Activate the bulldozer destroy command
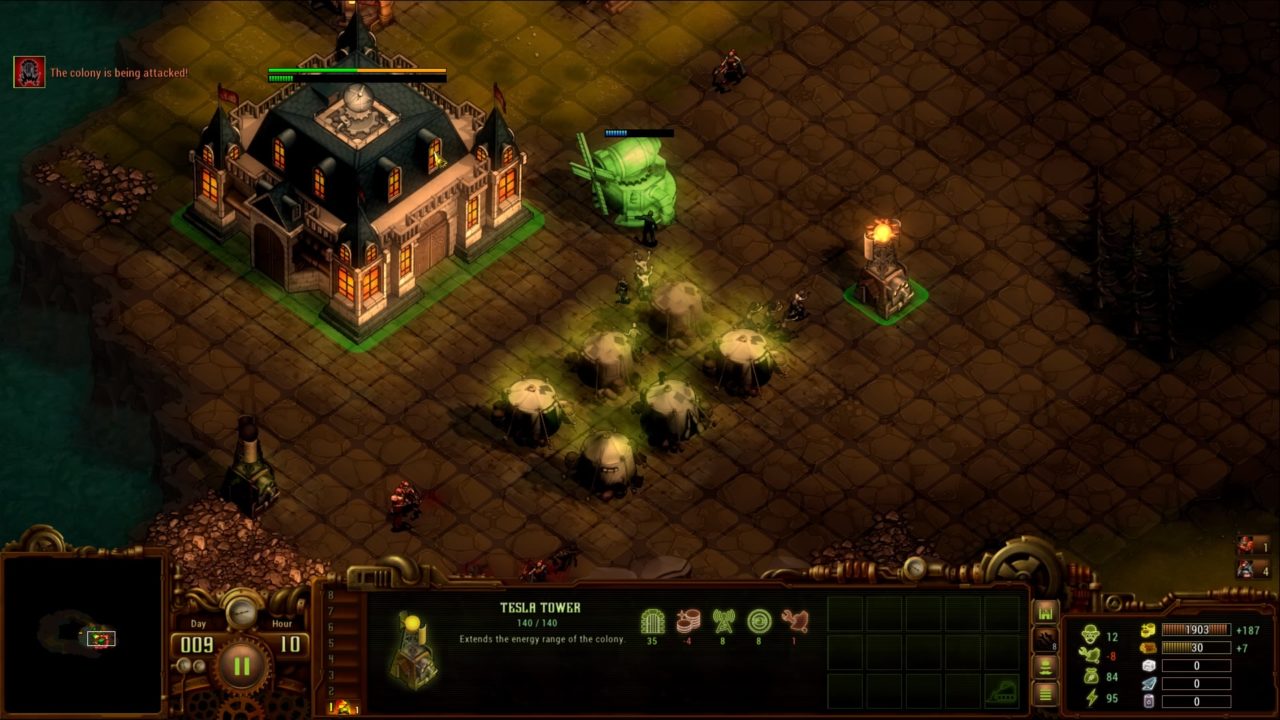The height and width of the screenshot is (720, 1280). 1002,689
